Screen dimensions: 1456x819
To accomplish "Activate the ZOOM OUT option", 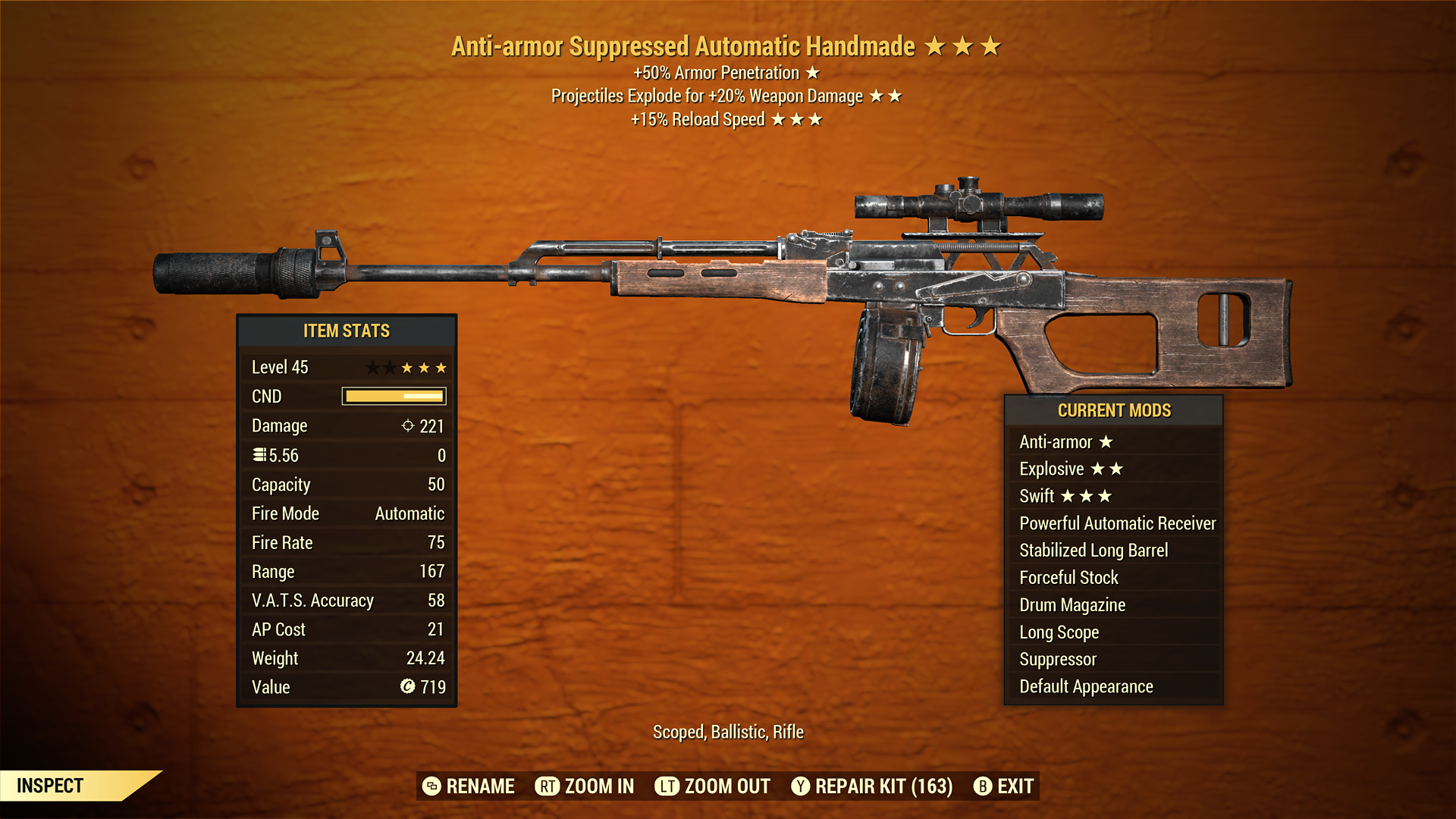I will pos(712,786).
